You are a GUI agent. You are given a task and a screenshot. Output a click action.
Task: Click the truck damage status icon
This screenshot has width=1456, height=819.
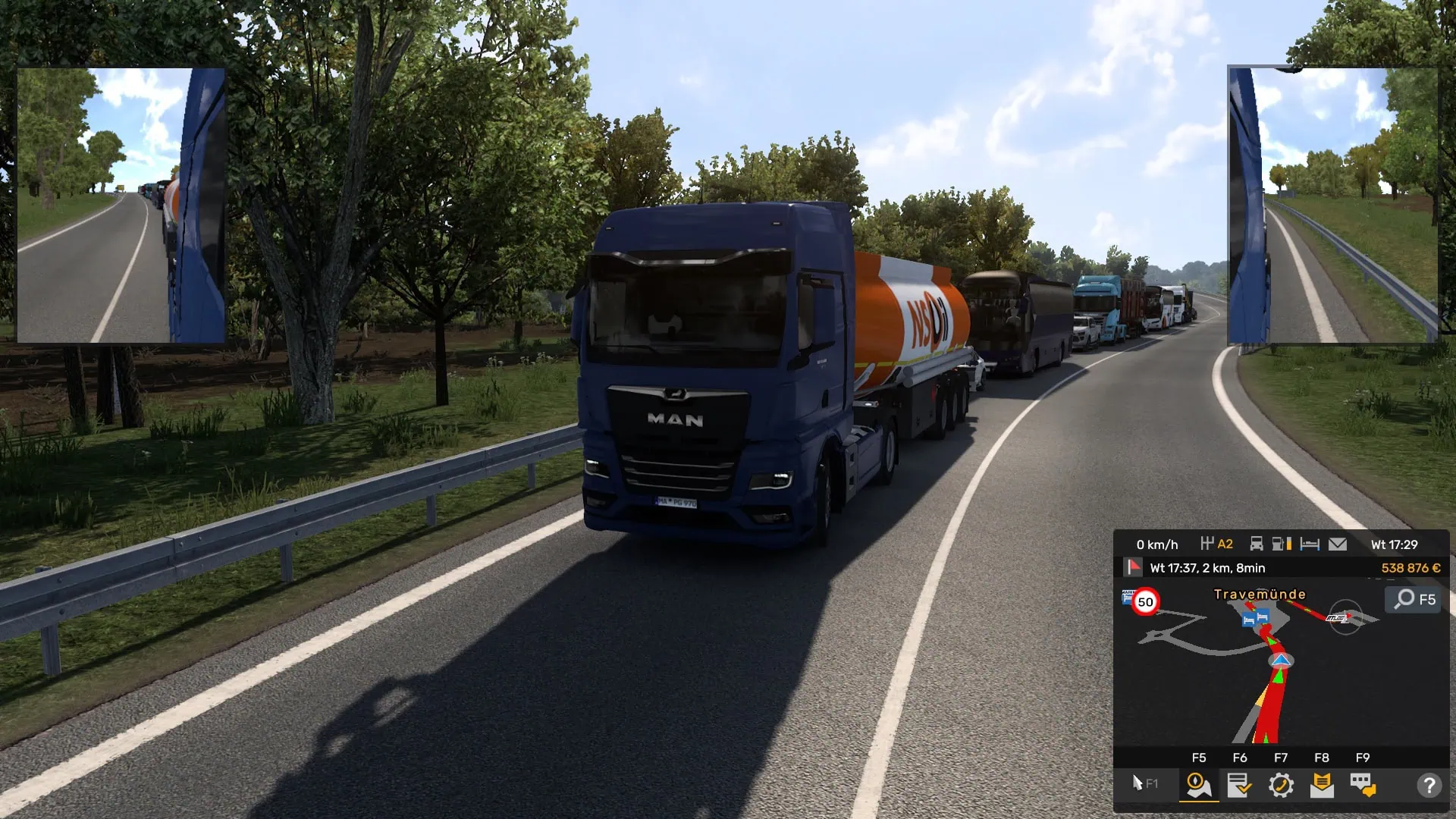click(x=1257, y=543)
